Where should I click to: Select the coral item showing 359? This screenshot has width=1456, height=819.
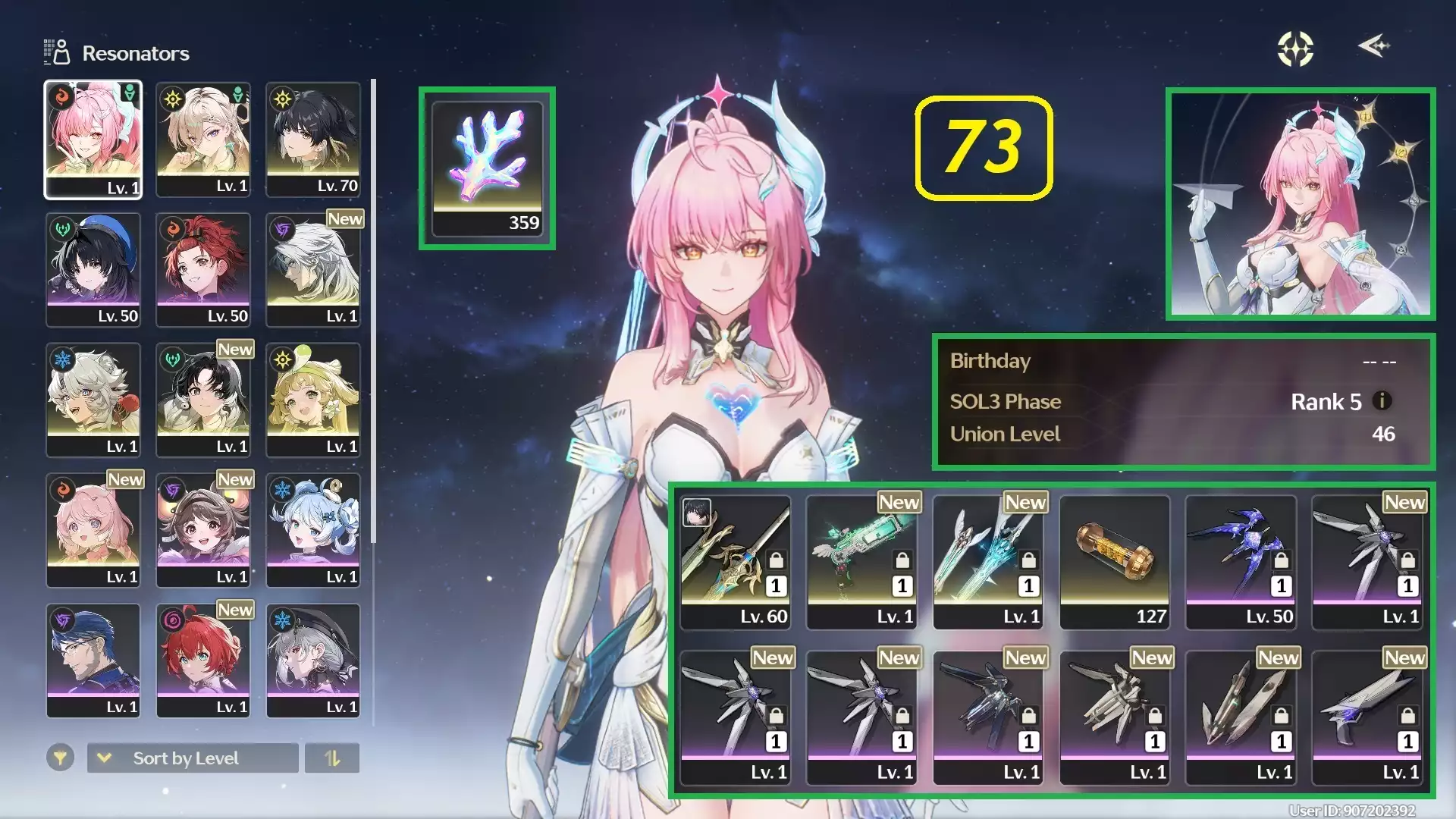[x=488, y=168]
